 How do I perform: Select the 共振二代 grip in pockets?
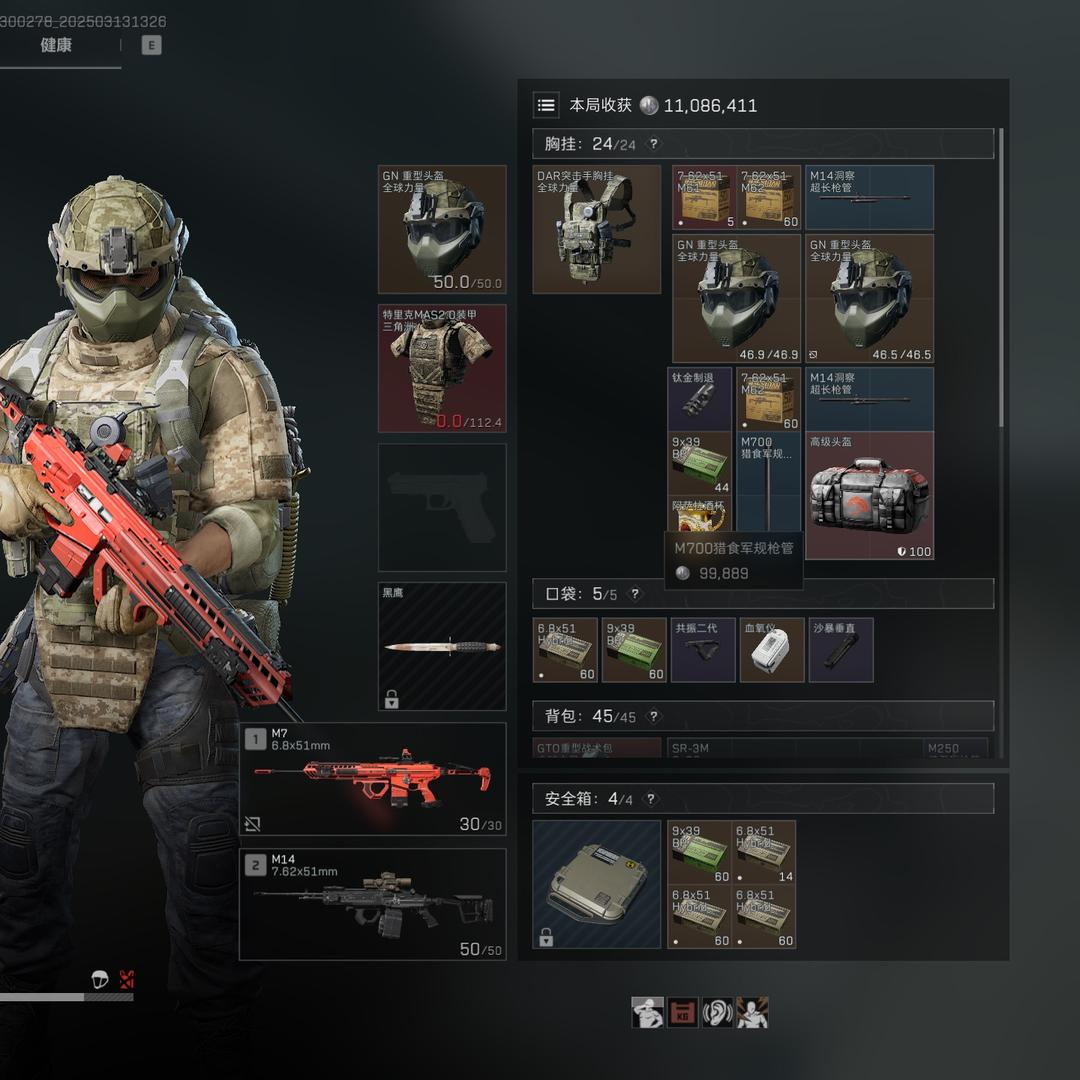pos(703,650)
